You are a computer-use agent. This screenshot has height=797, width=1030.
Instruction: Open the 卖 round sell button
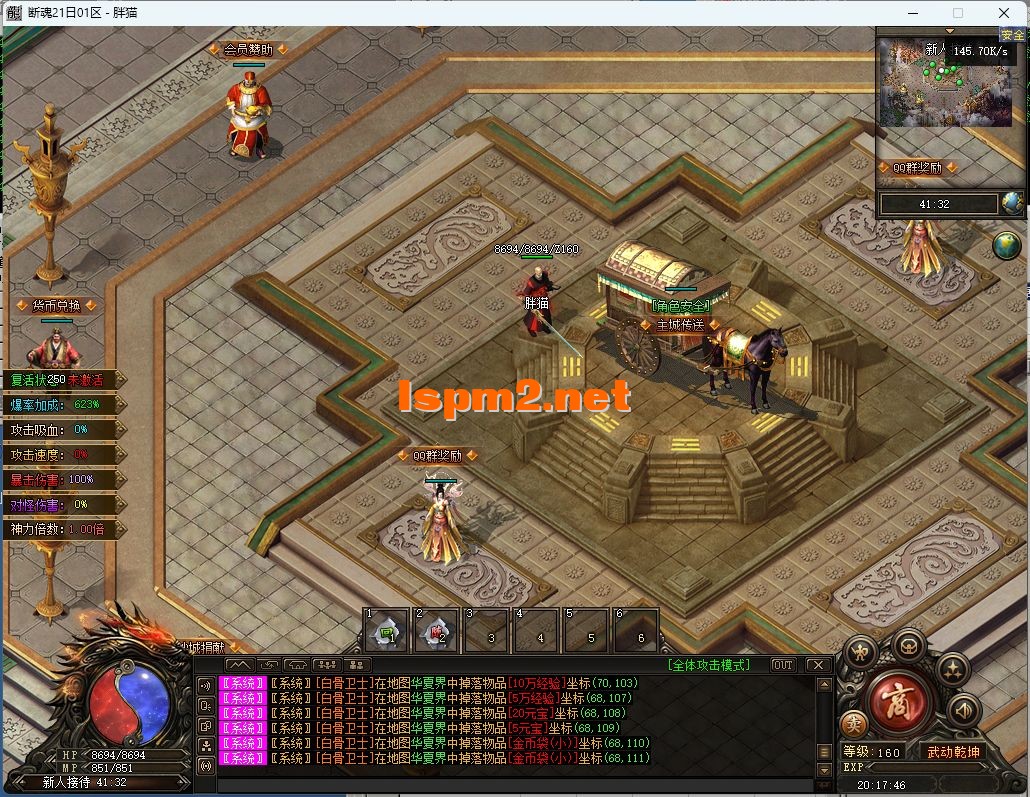[x=854, y=722]
